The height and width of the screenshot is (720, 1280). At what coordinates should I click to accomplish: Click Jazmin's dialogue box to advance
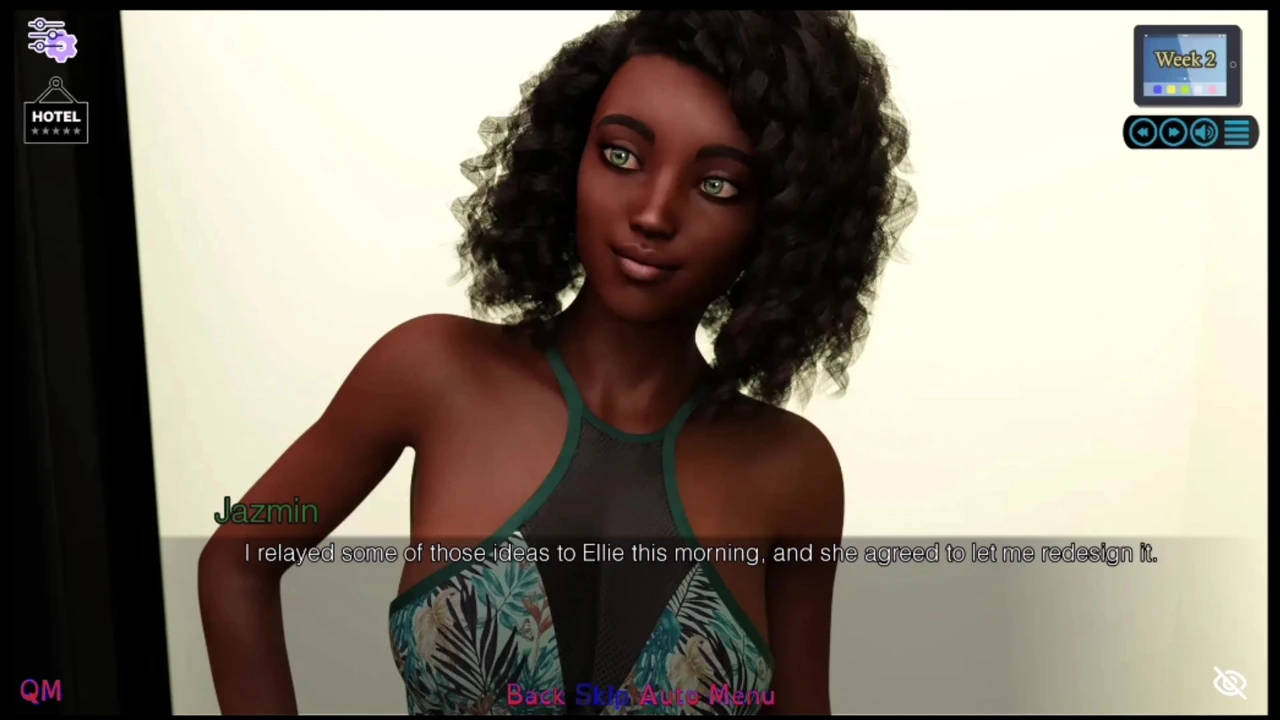700,553
